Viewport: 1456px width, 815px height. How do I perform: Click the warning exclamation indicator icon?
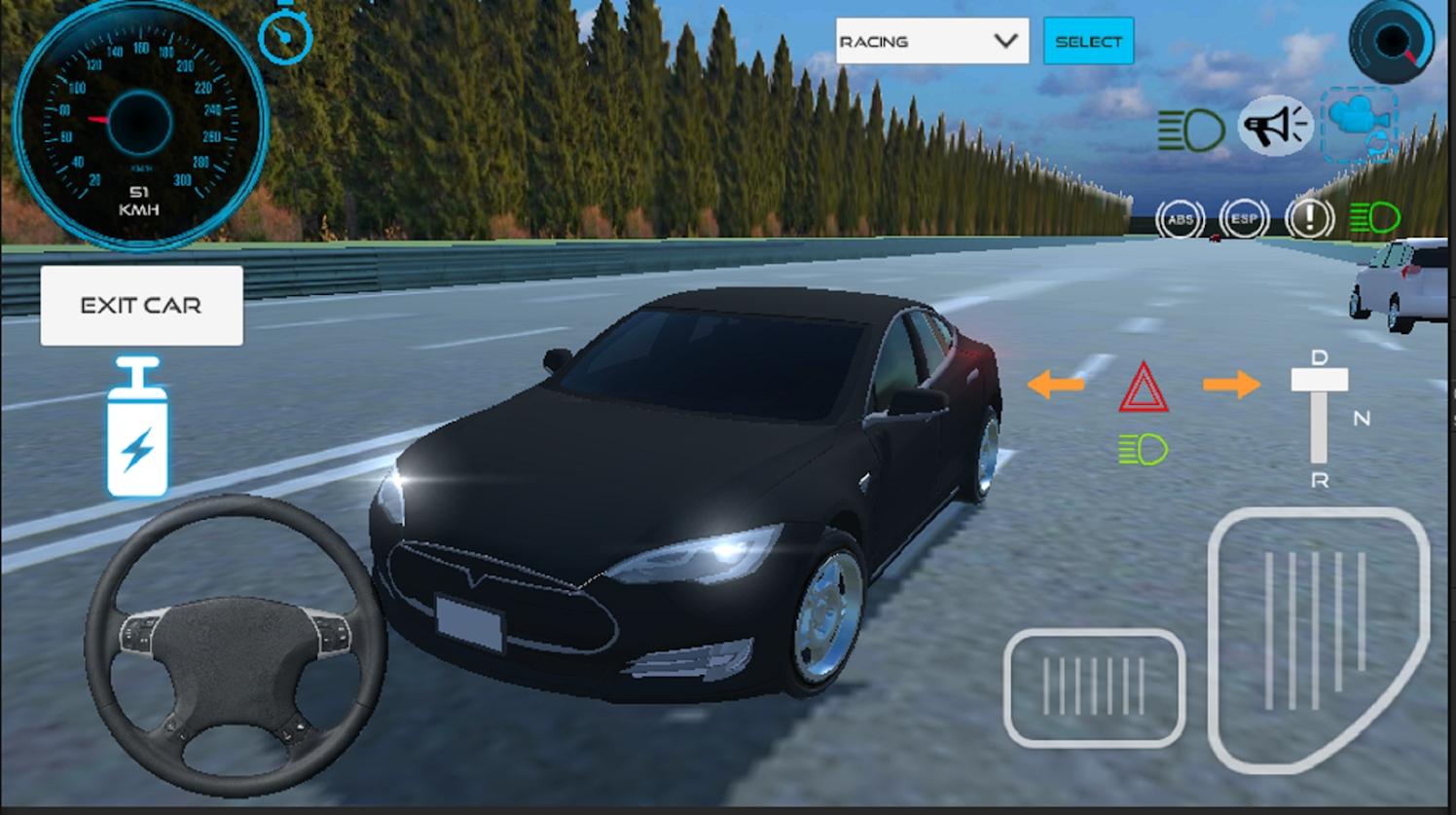(x=1310, y=219)
